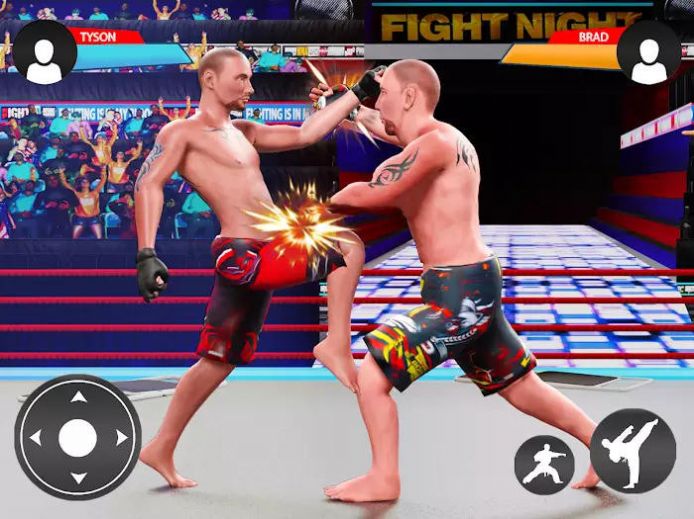Tap the punch stance attack button
694x519 pixels.
pos(544,465)
